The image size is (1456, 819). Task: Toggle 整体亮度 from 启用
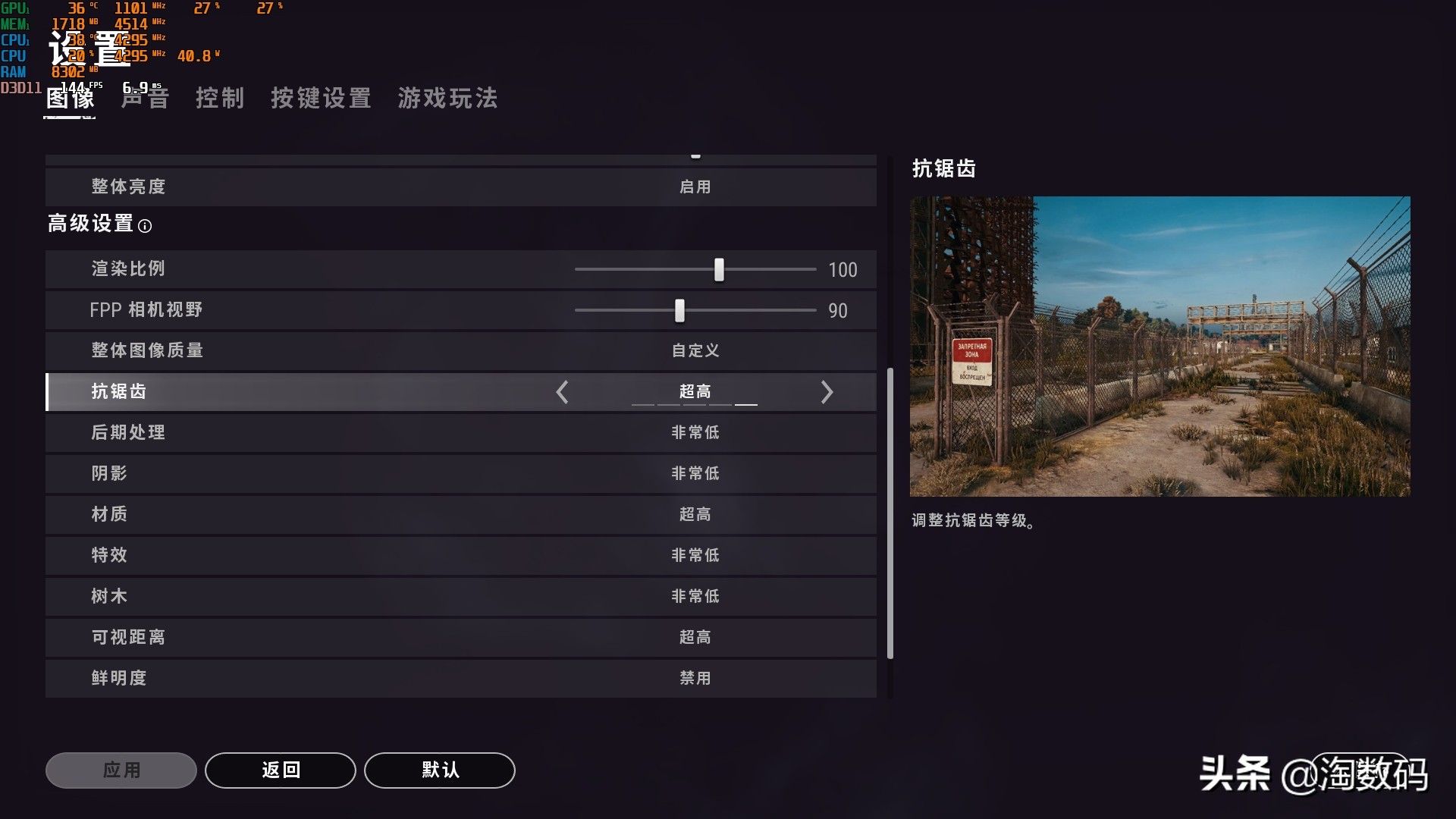coord(695,187)
